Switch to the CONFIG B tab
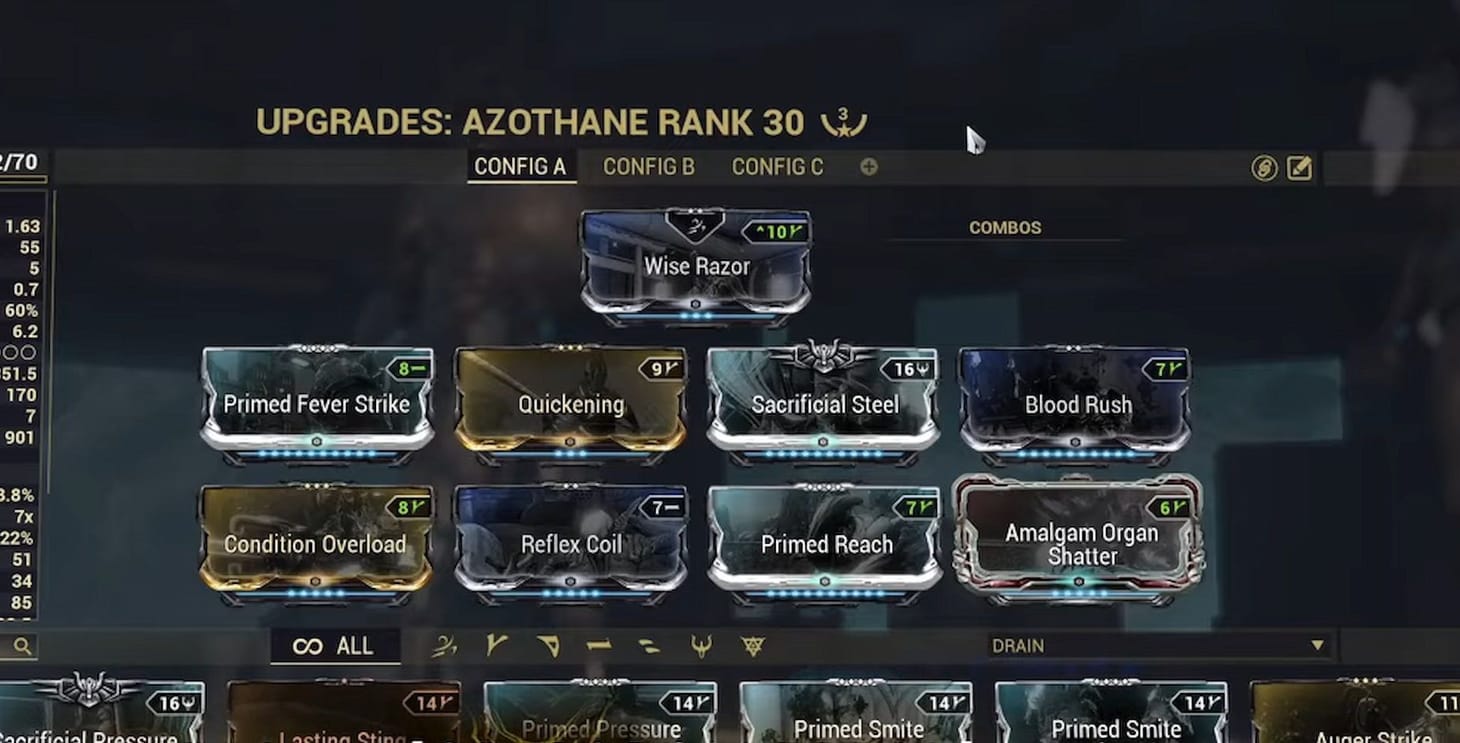The width and height of the screenshot is (1460, 743). [x=648, y=167]
